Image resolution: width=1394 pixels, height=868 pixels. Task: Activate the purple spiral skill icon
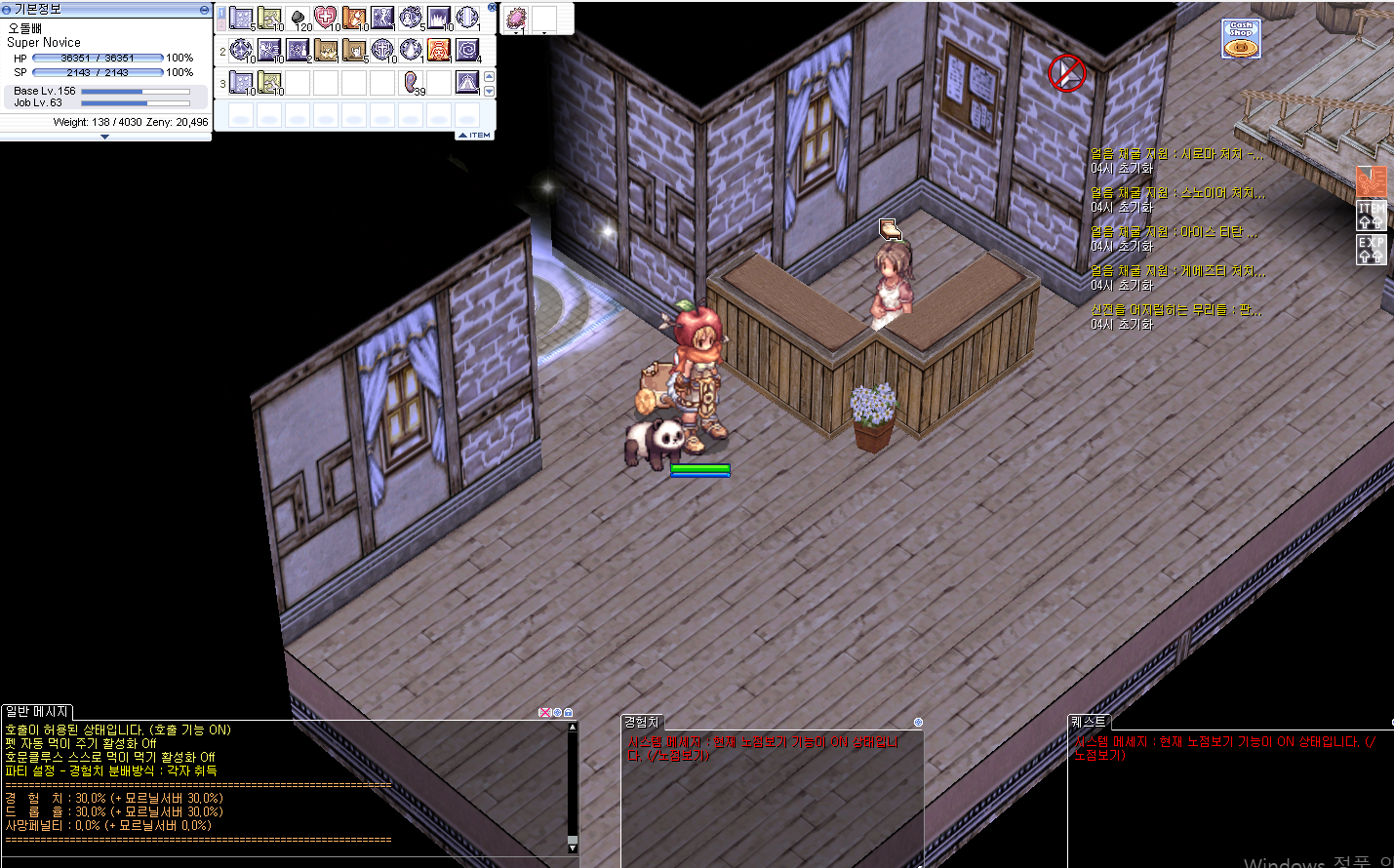(467, 50)
